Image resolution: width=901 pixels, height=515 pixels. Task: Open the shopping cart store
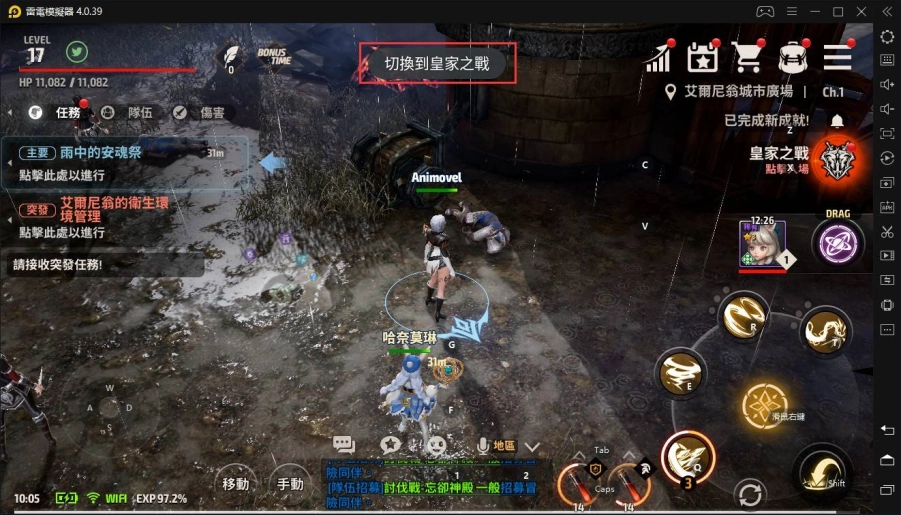coord(747,58)
